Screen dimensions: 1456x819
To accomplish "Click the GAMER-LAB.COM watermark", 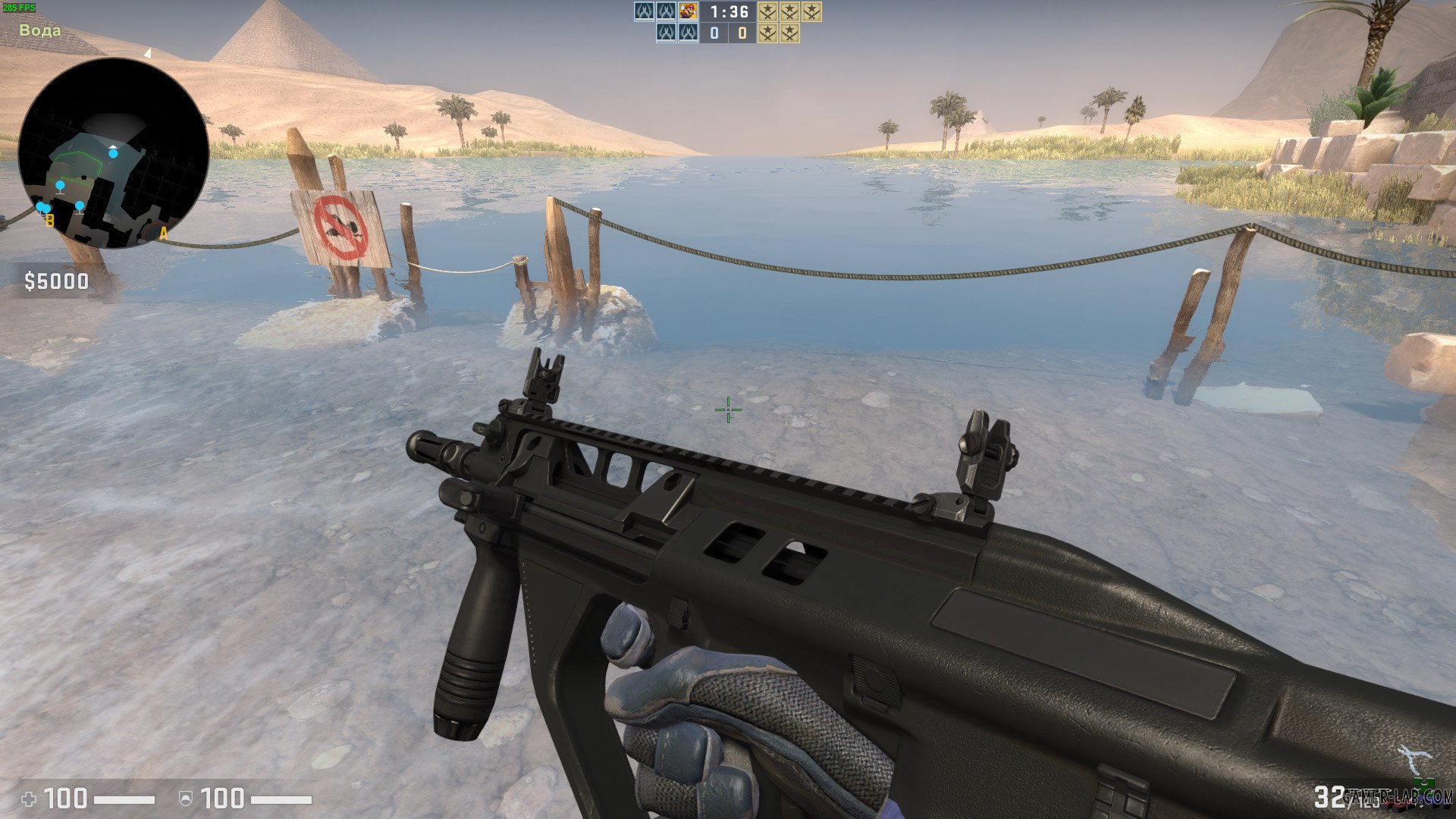I will (1399, 796).
